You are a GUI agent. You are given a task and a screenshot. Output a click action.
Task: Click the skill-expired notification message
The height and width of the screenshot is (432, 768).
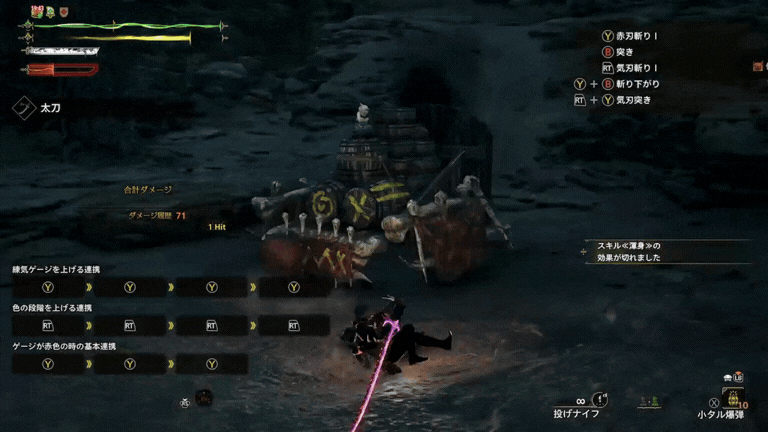coord(629,252)
